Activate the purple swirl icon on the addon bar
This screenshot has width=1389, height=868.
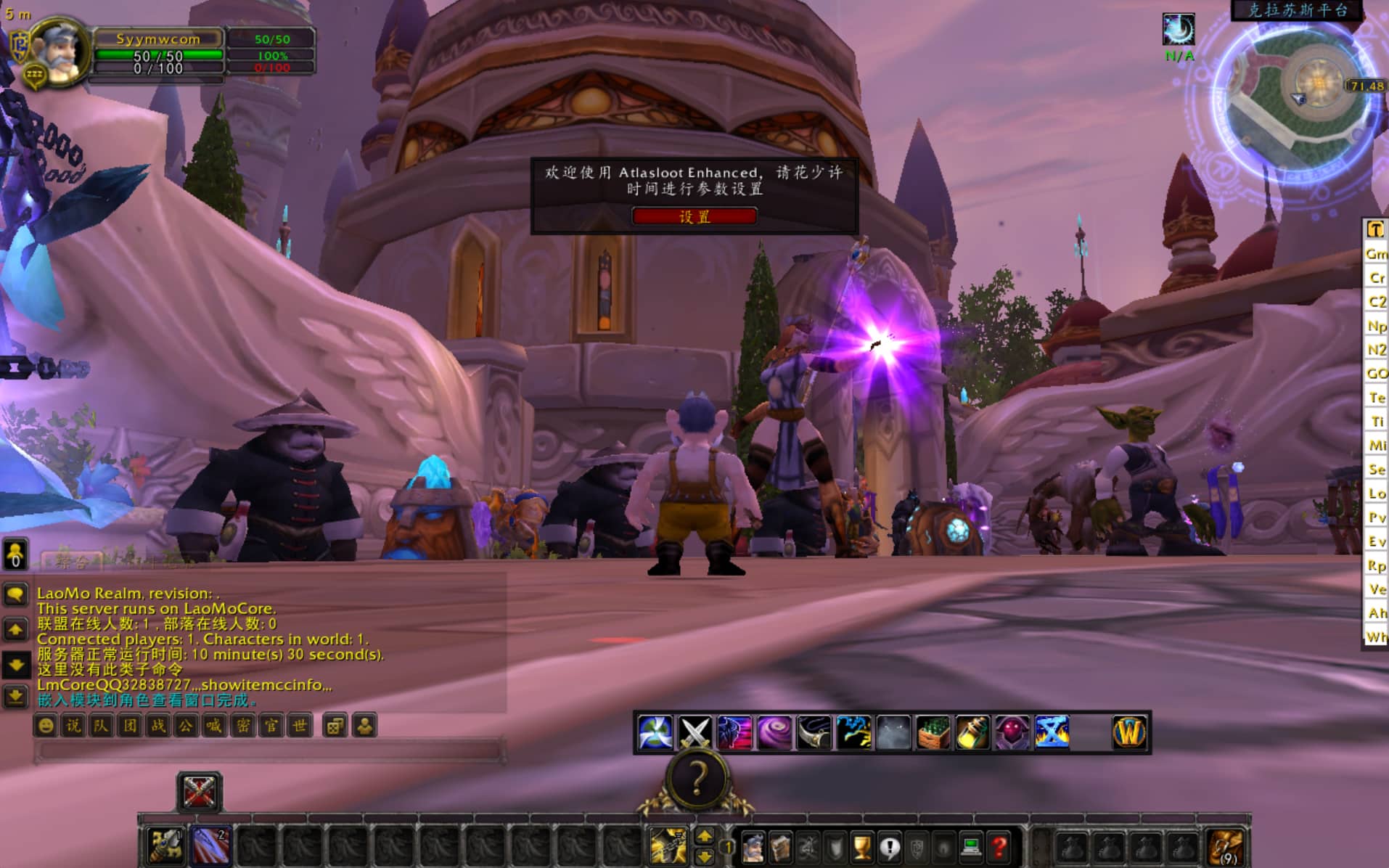pos(774,732)
